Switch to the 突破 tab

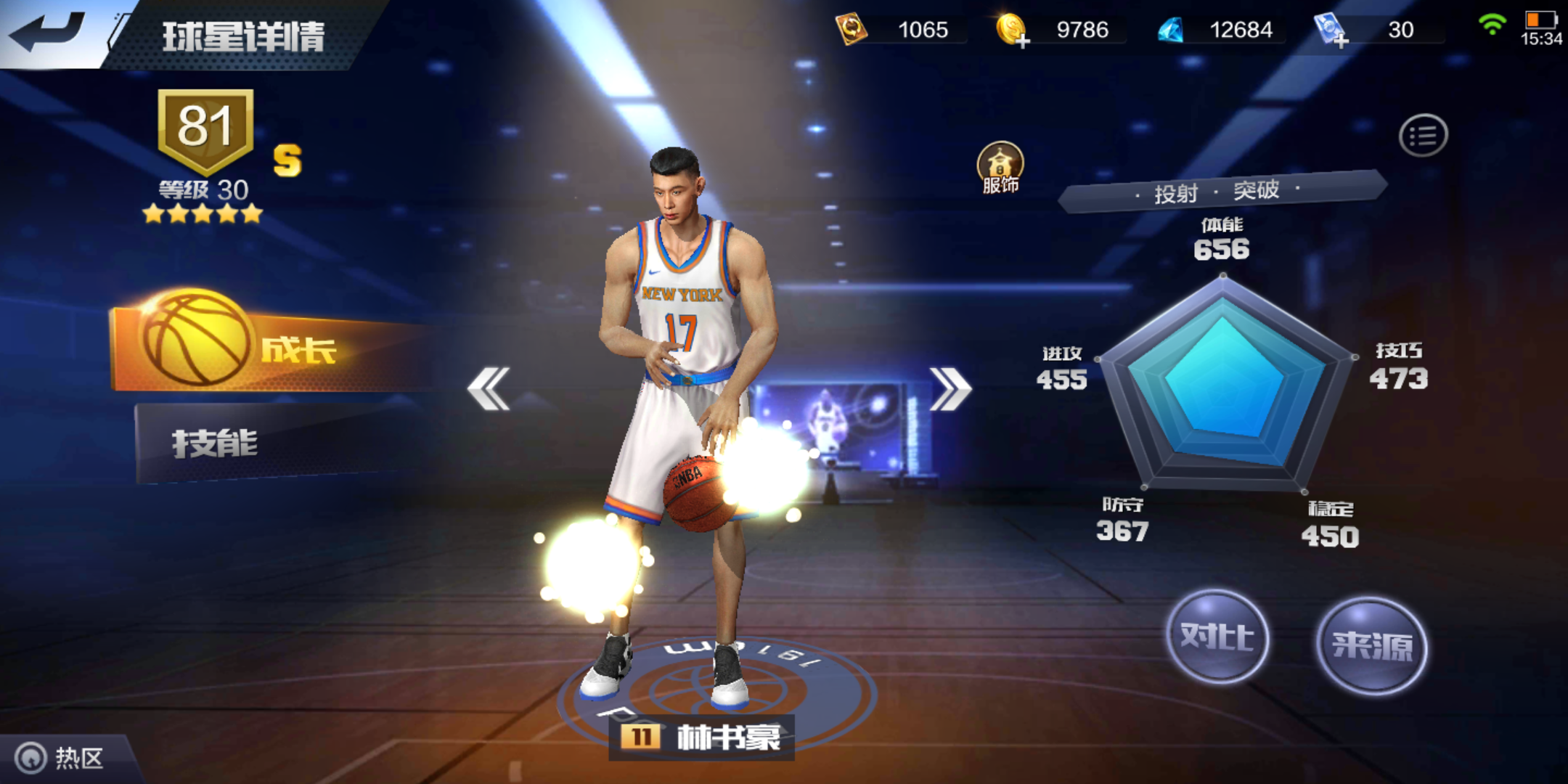[x=1256, y=191]
